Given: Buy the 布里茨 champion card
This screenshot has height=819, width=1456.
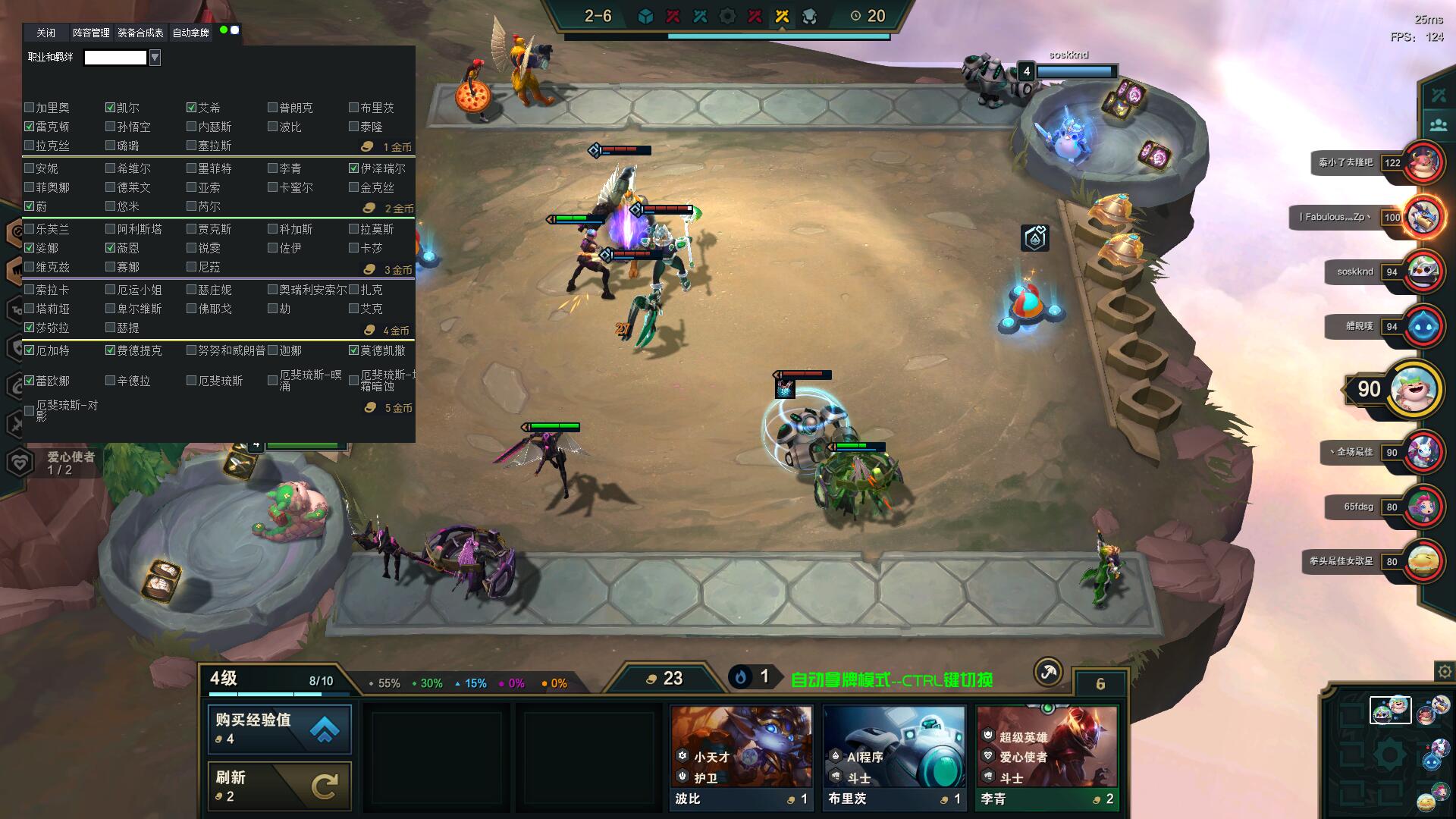Looking at the screenshot, I should click(894, 758).
